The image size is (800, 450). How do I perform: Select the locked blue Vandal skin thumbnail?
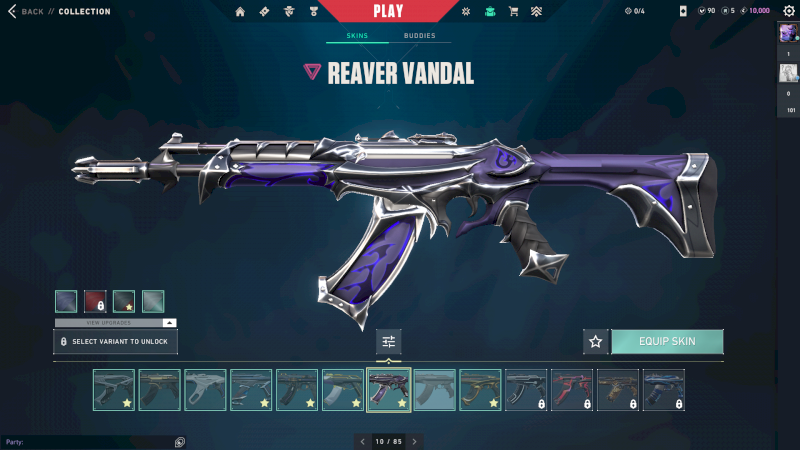click(x=664, y=390)
